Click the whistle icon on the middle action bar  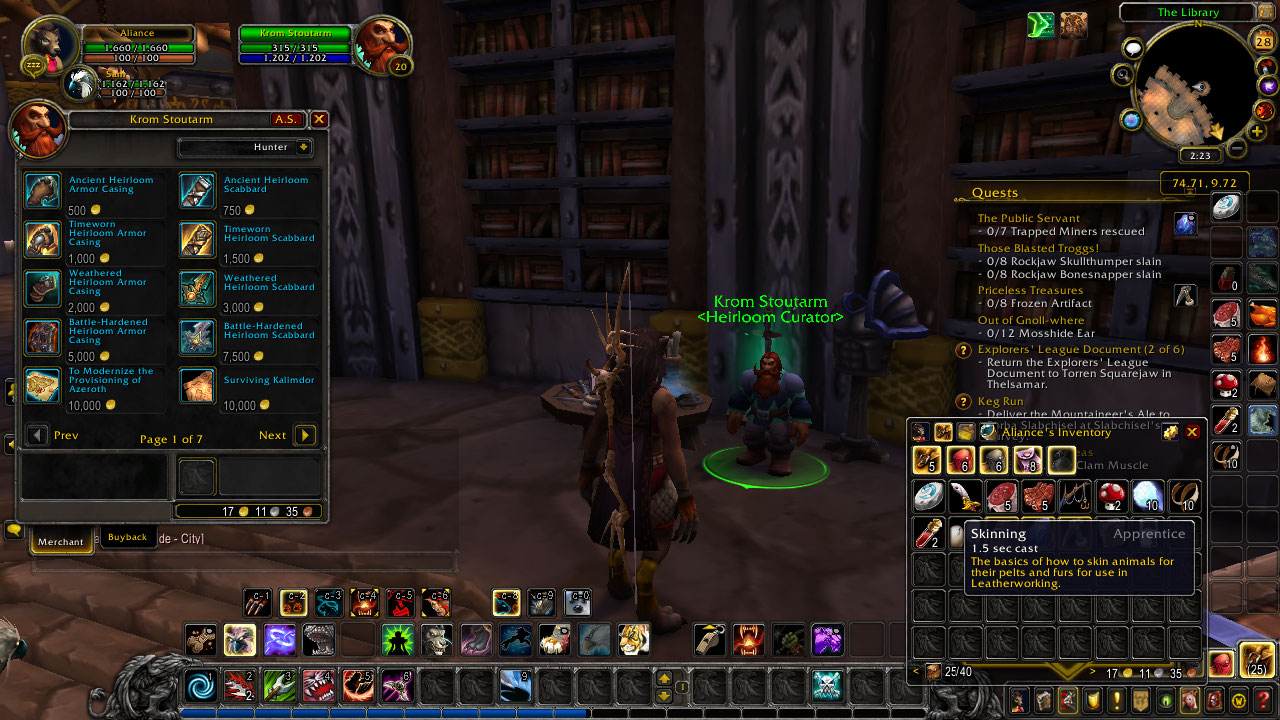tap(710, 640)
